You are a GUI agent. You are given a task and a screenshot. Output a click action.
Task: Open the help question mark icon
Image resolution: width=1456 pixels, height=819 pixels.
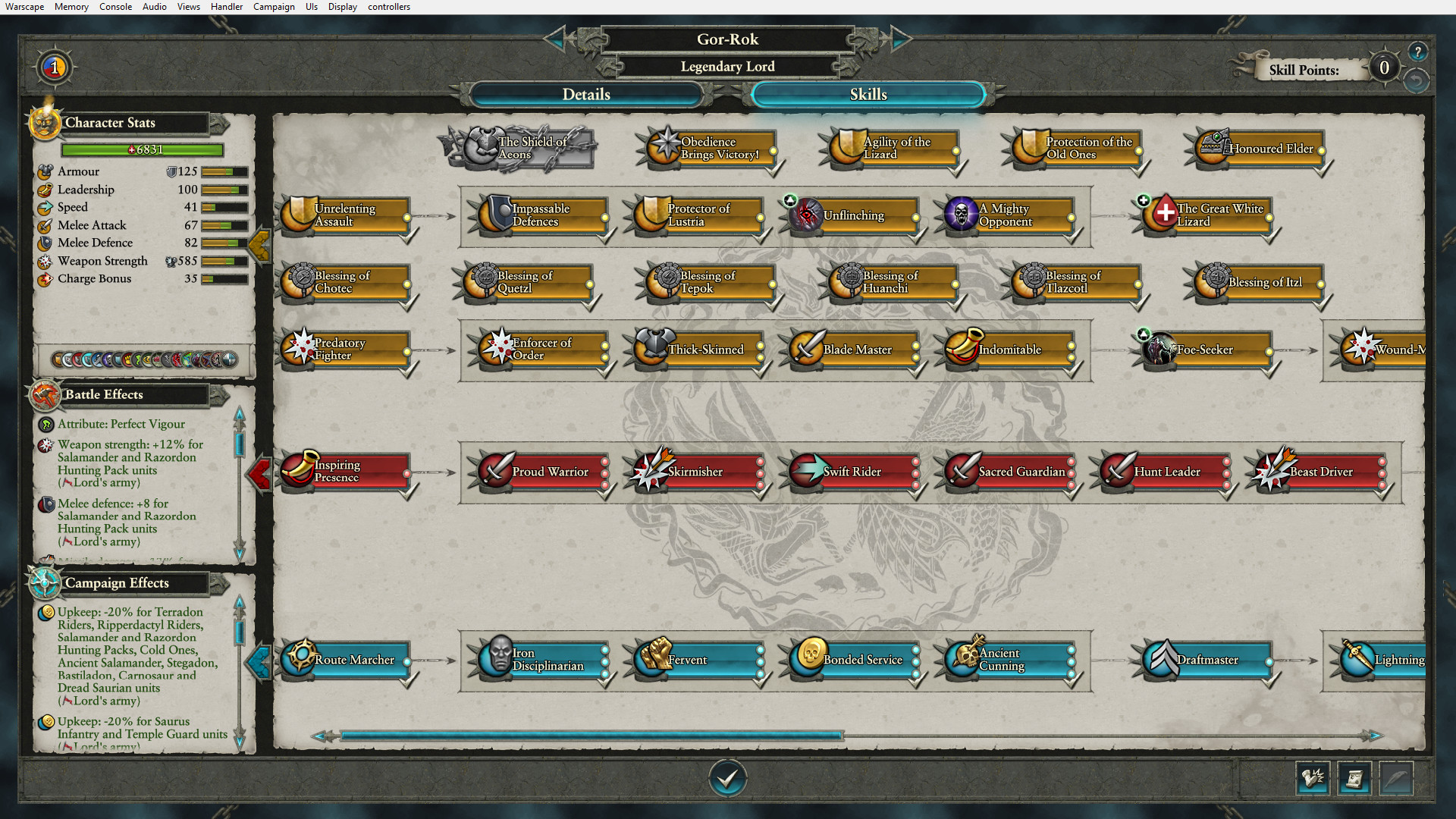[1419, 51]
